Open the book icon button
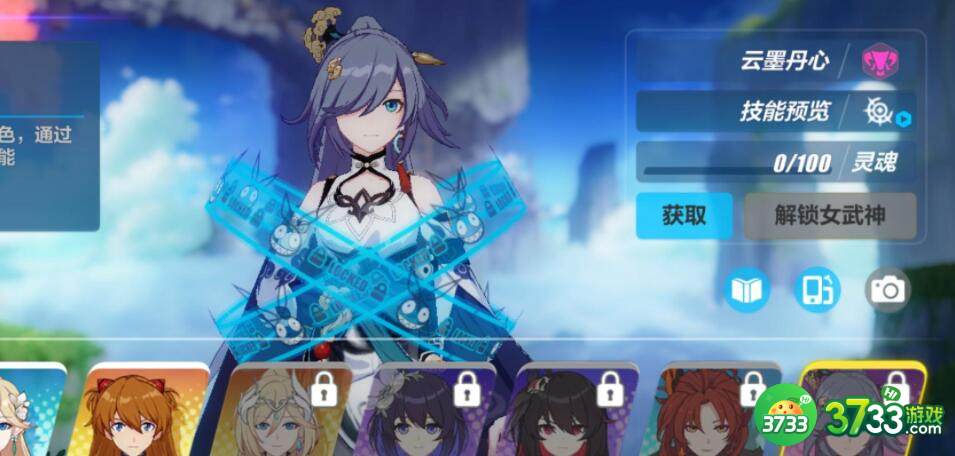This screenshot has width=955, height=456. (747, 290)
